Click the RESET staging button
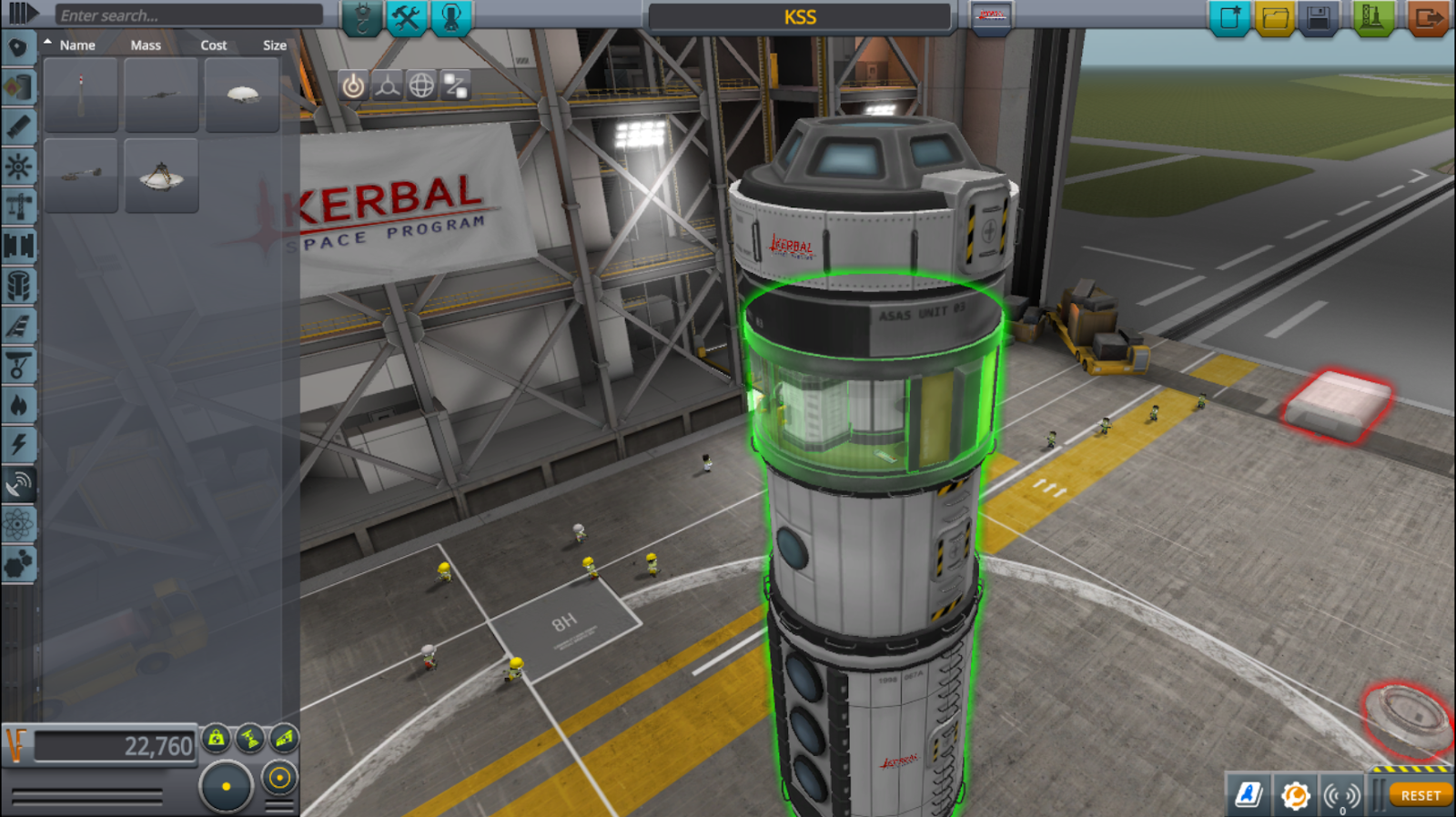This screenshot has height=817, width=1456. [x=1420, y=795]
